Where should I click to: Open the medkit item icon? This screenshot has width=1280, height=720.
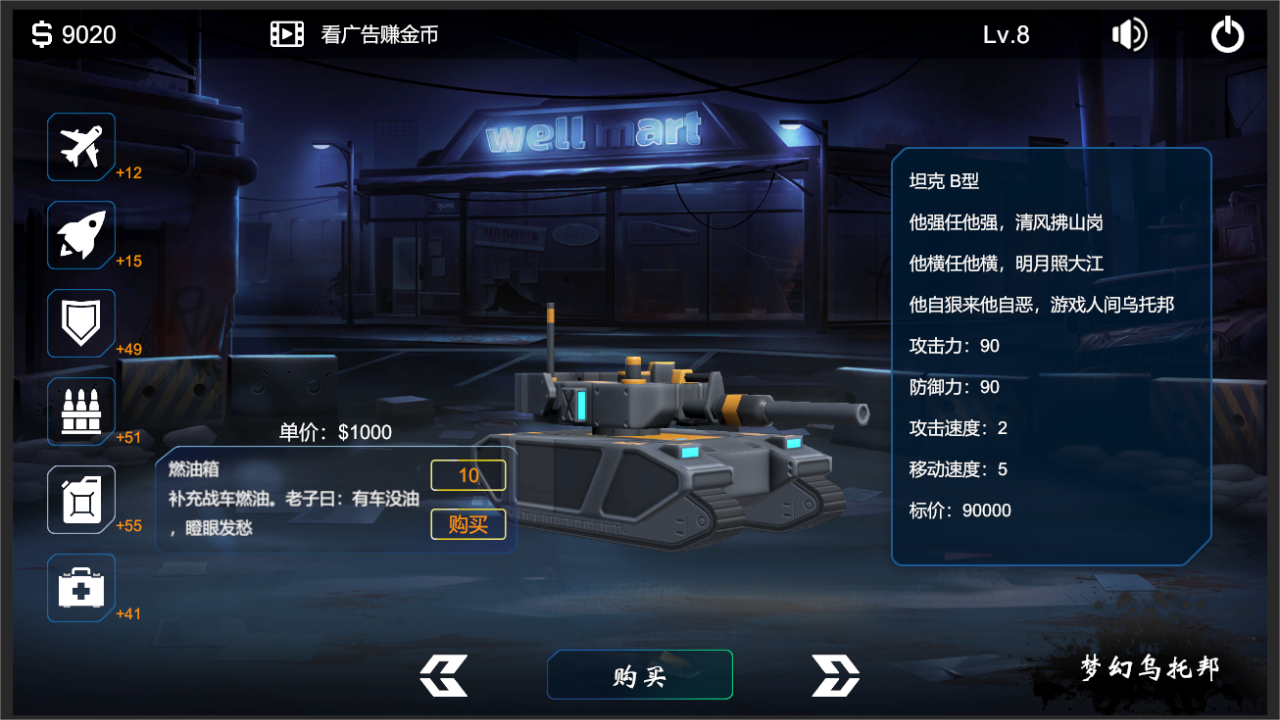[x=81, y=587]
